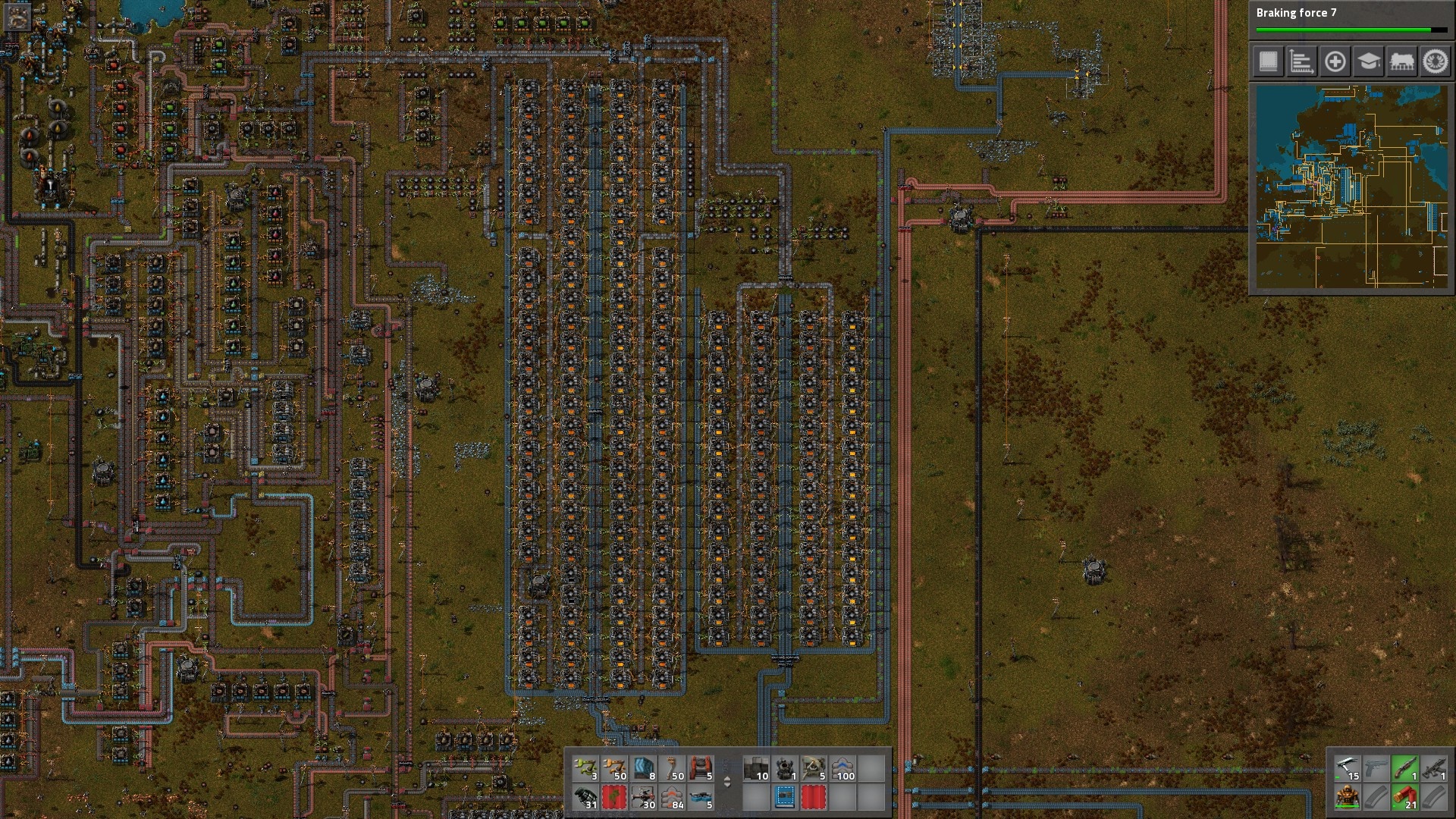Select the grenade stack of 31
The height and width of the screenshot is (819, 1456).
point(585,797)
